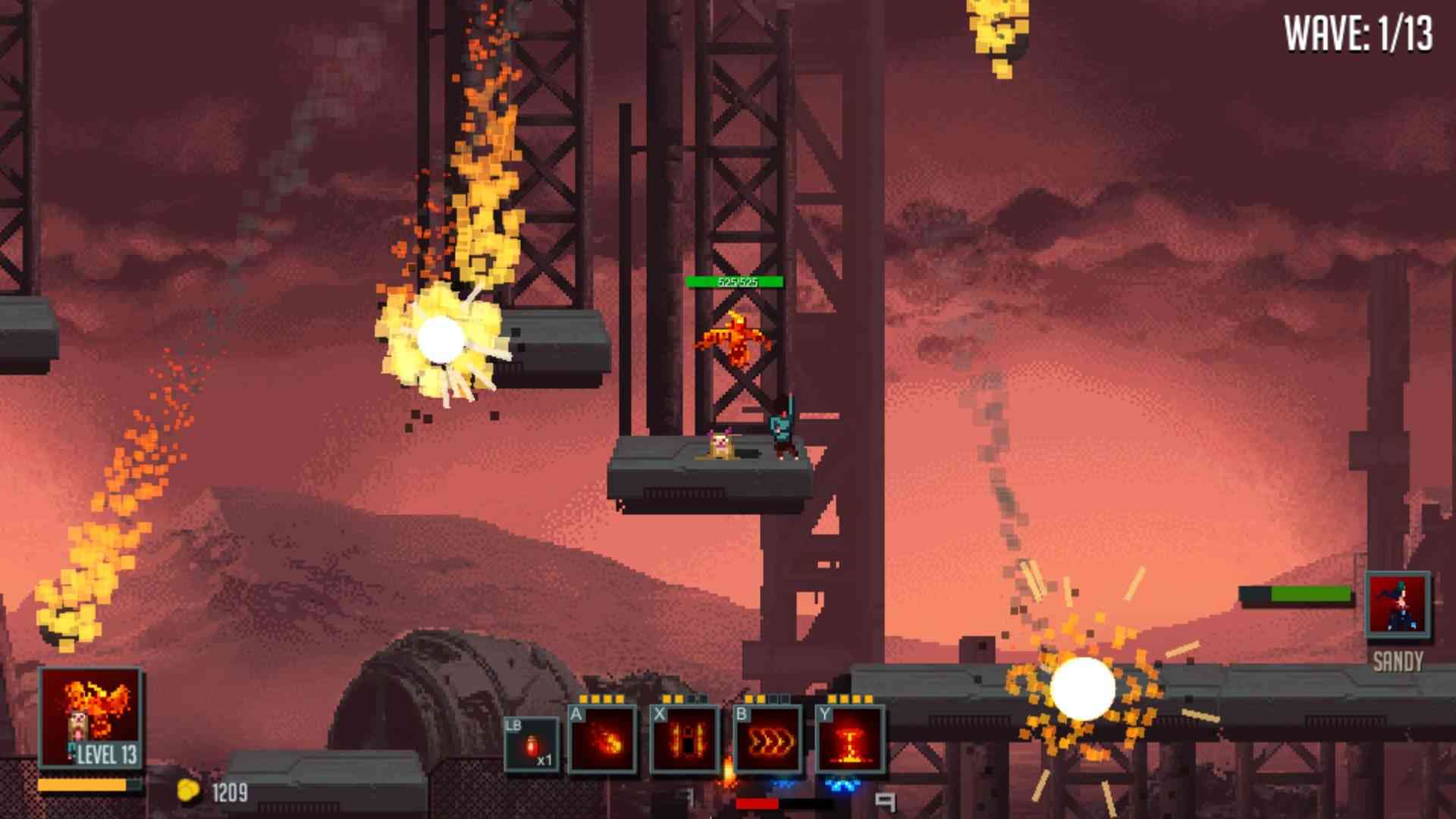Select Sandy's ally portrait
Image resolution: width=1456 pixels, height=819 pixels.
pyautogui.click(x=1398, y=605)
